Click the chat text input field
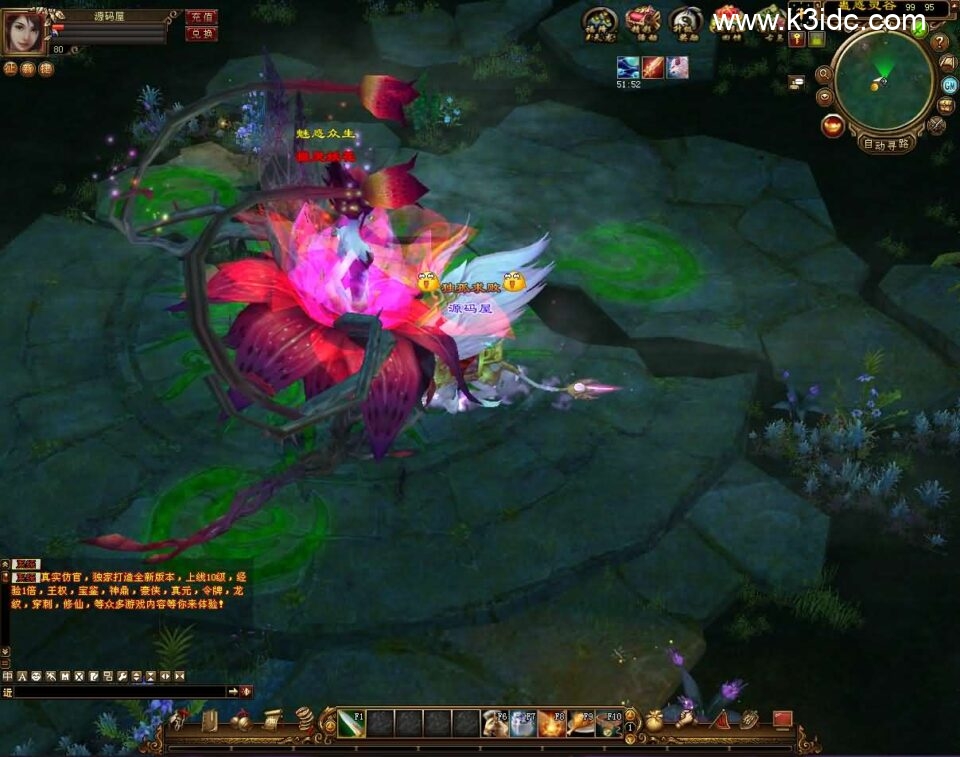The width and height of the screenshot is (960, 757). click(x=120, y=691)
